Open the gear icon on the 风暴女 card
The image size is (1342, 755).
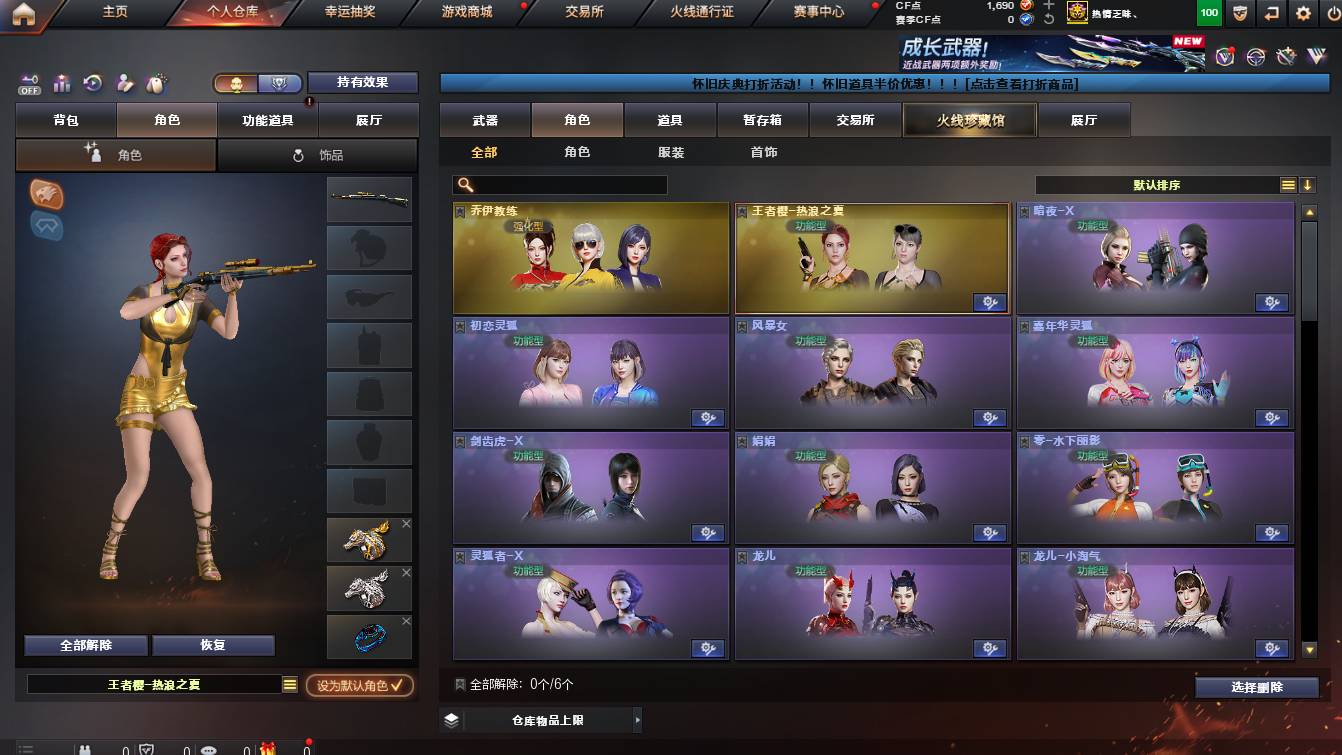[989, 419]
